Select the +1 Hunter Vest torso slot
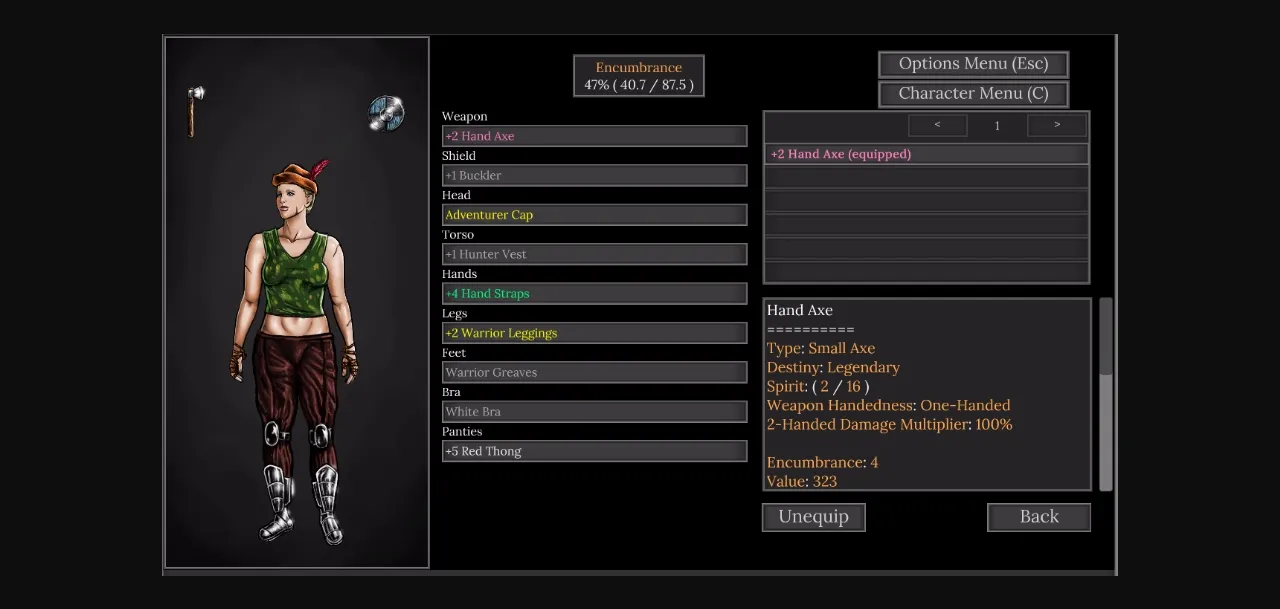Screen dimensions: 1280x609 [594, 255]
